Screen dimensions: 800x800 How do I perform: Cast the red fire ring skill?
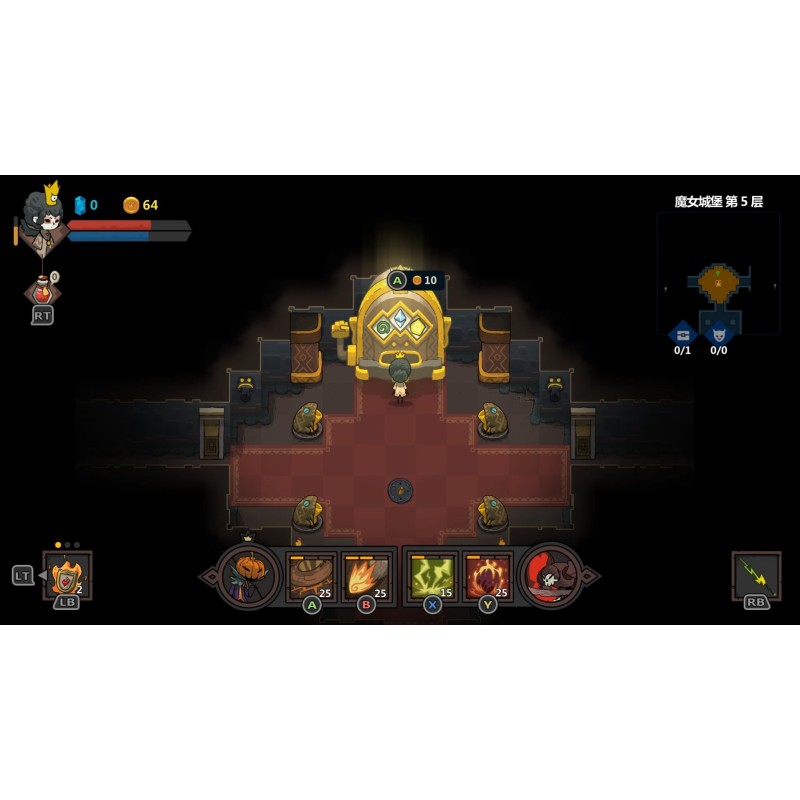click(x=488, y=576)
